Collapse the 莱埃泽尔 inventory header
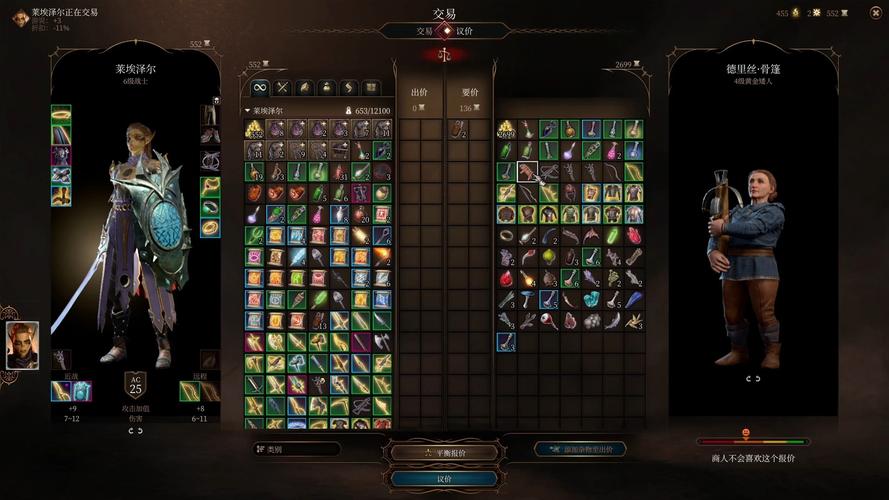889x500 pixels. (x=248, y=111)
